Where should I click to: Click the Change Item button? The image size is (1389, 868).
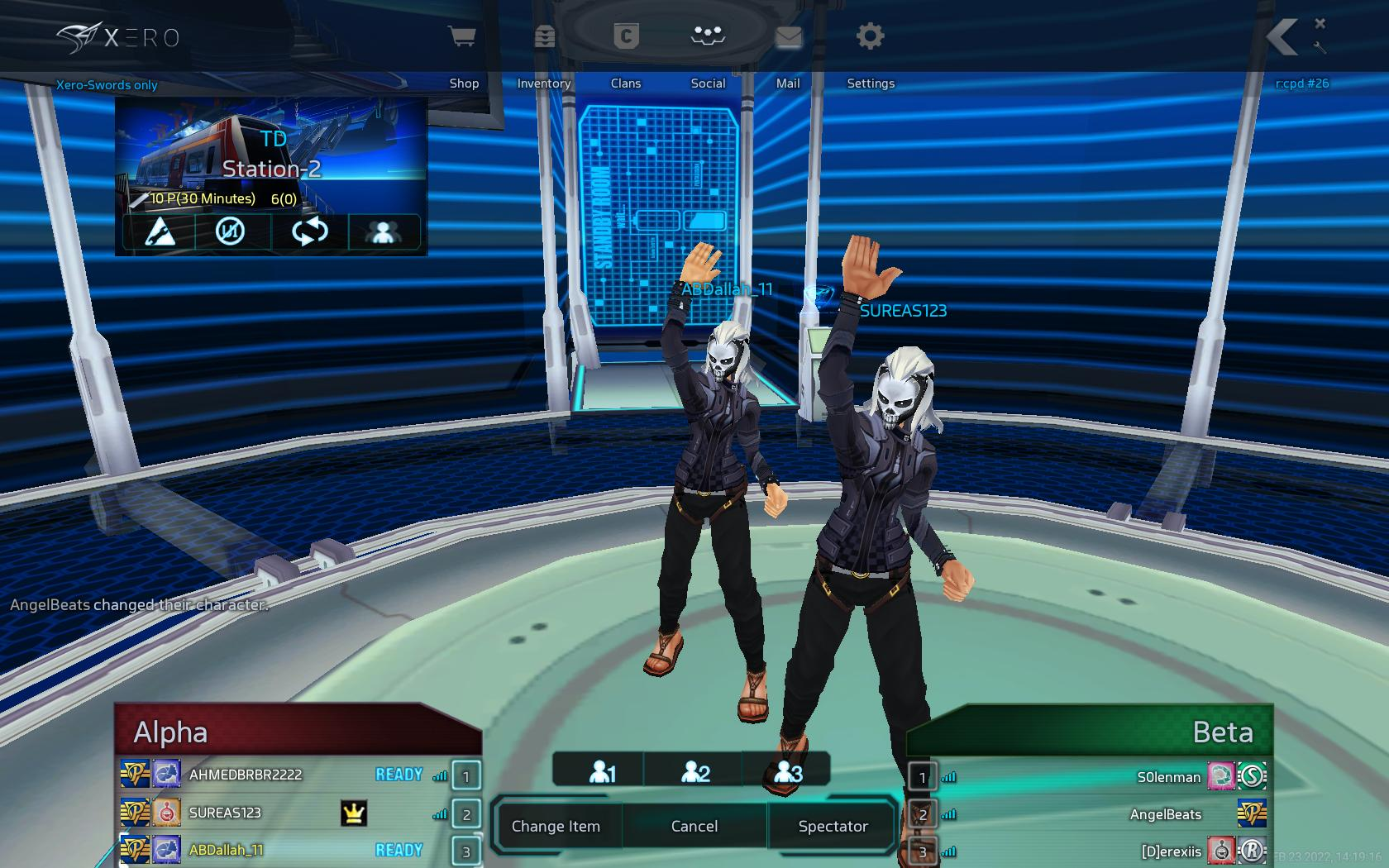[556, 826]
